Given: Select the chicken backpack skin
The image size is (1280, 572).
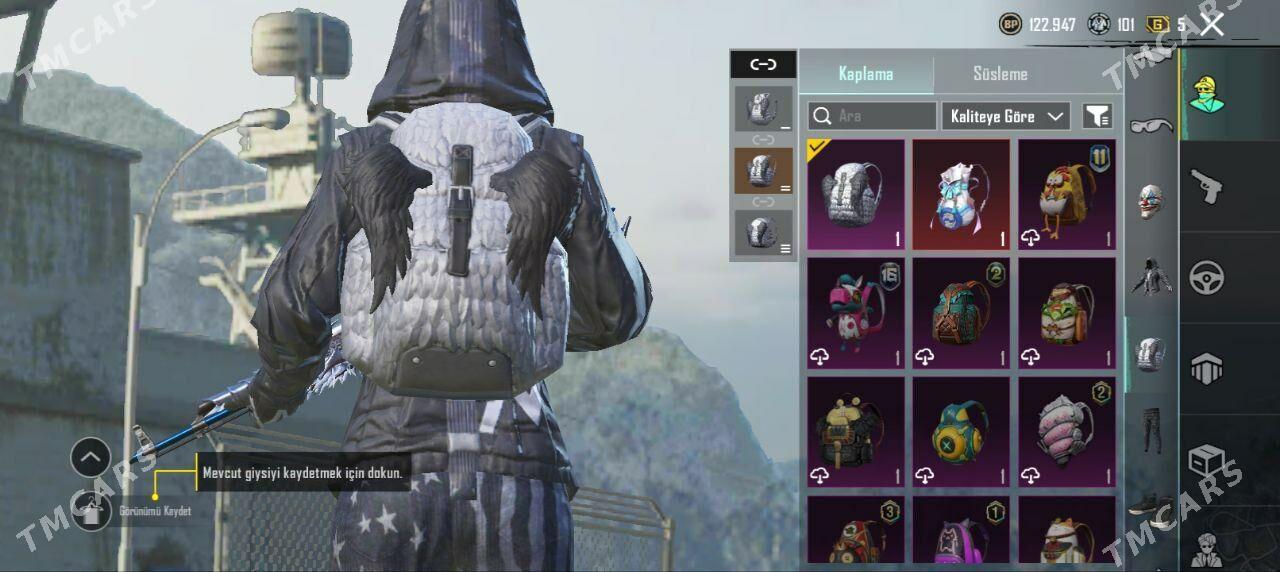Looking at the screenshot, I should click(1067, 194).
